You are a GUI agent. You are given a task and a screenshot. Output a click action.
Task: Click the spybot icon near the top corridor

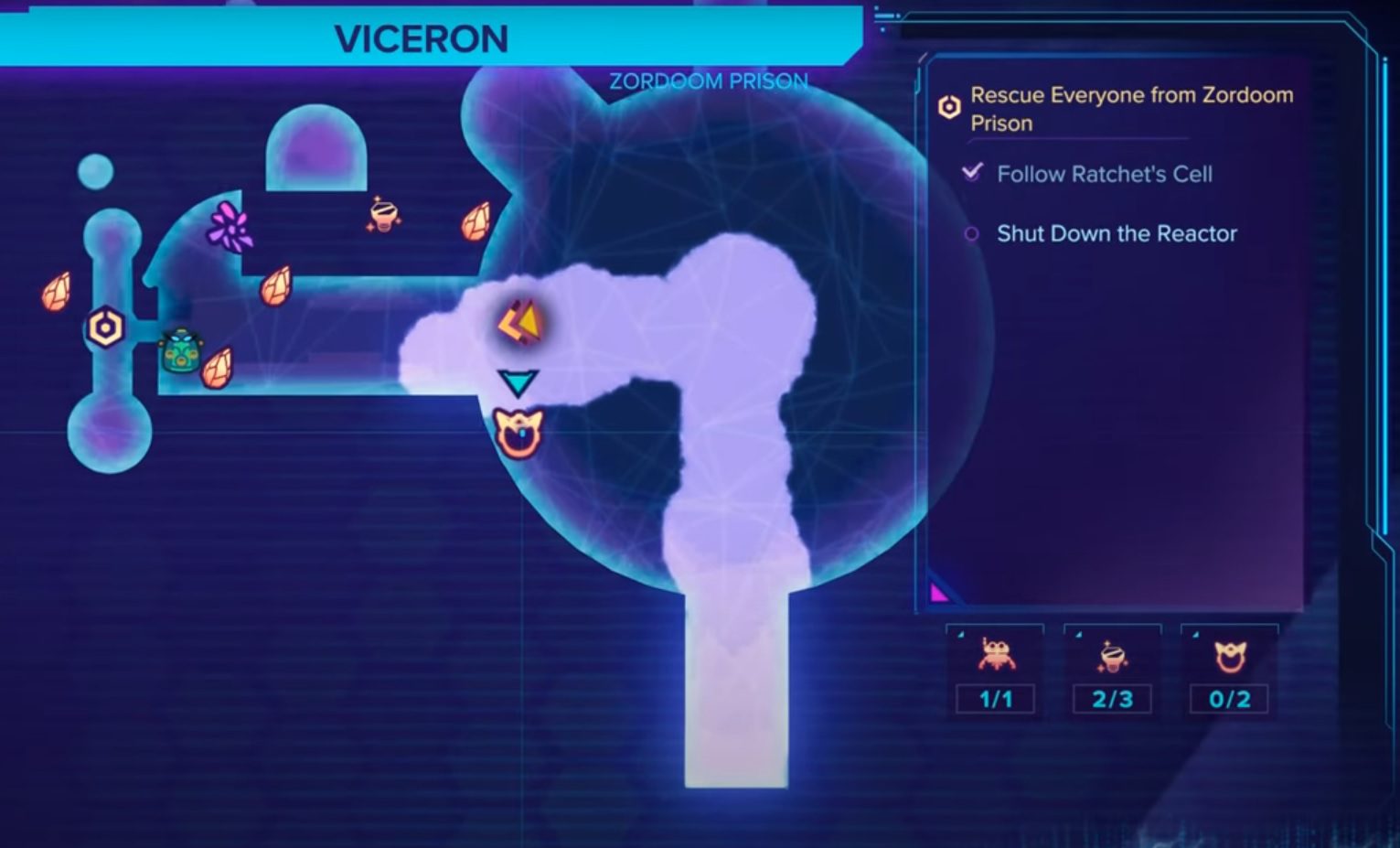pyautogui.click(x=383, y=215)
